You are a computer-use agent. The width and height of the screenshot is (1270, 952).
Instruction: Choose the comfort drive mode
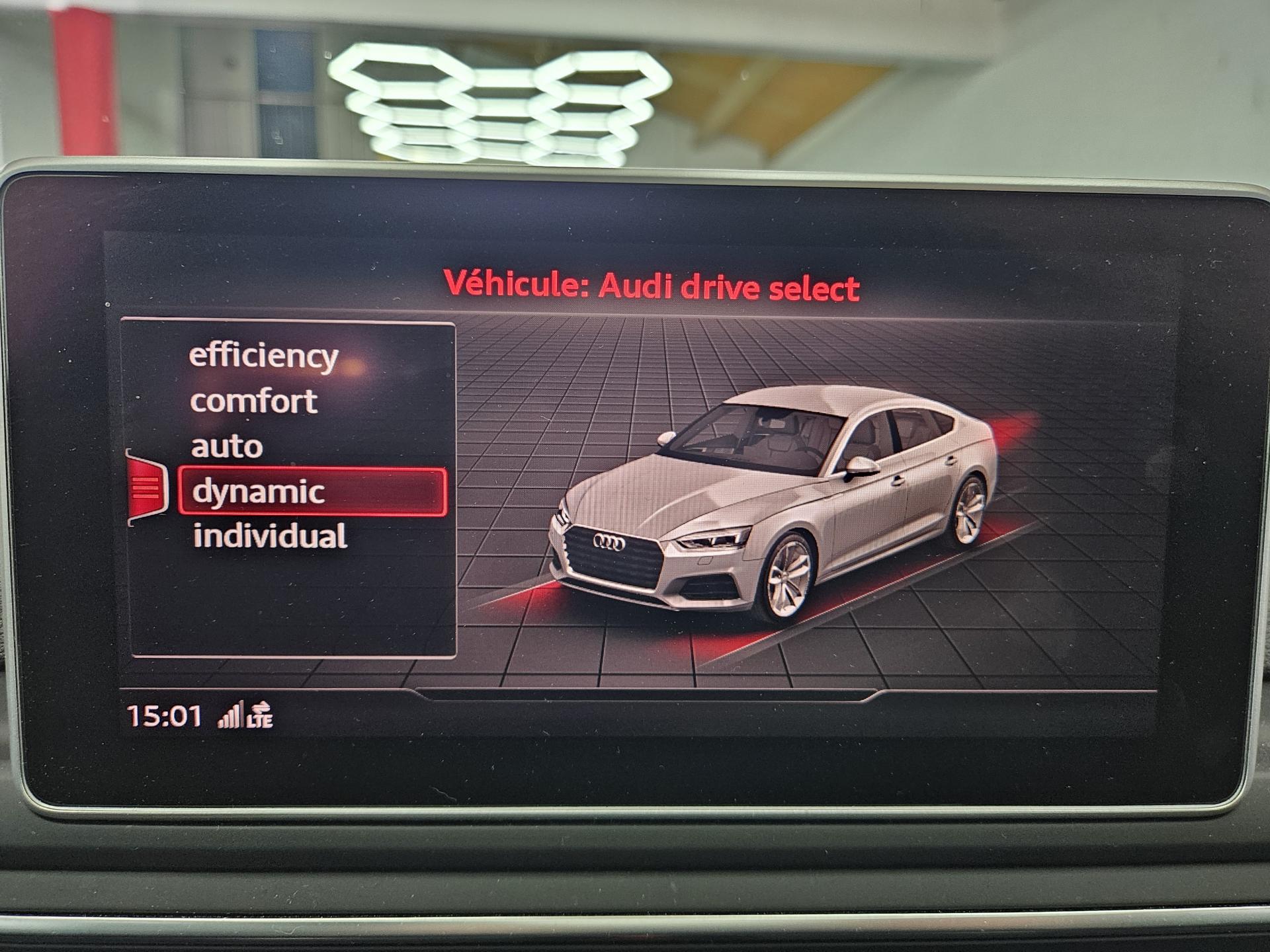pyautogui.click(x=253, y=401)
